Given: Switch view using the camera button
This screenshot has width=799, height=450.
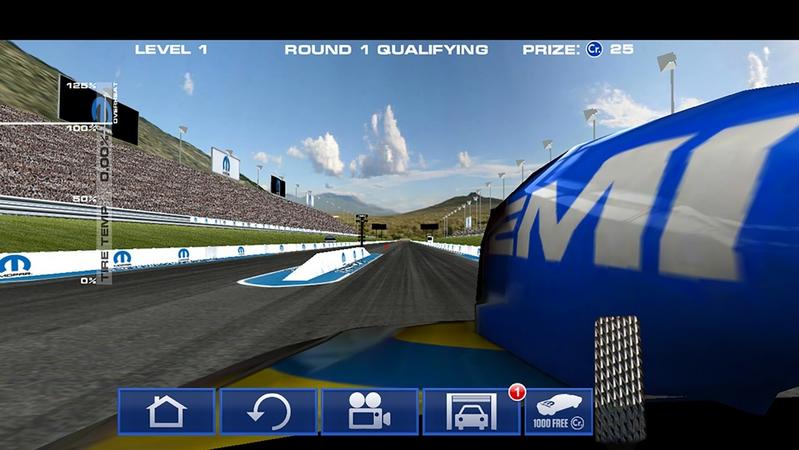Looking at the screenshot, I should point(370,411).
